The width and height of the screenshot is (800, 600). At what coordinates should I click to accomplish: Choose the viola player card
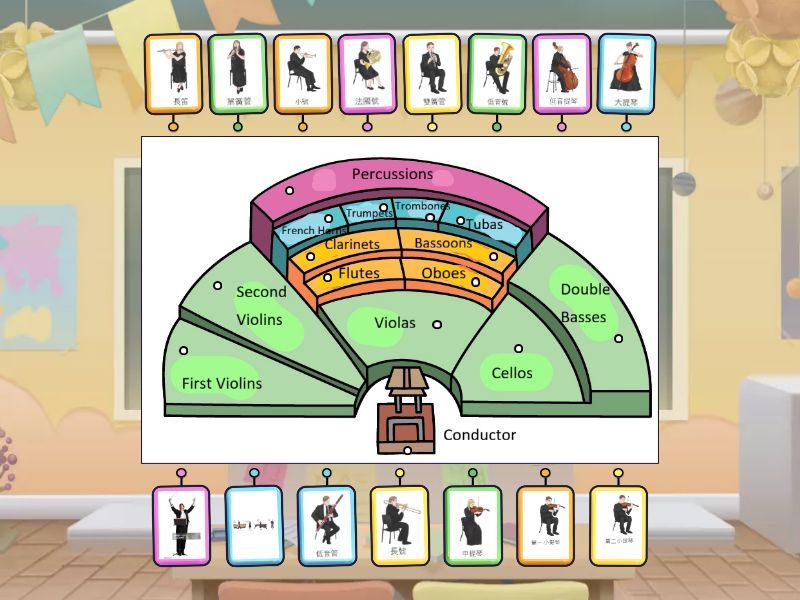pyautogui.click(x=473, y=525)
